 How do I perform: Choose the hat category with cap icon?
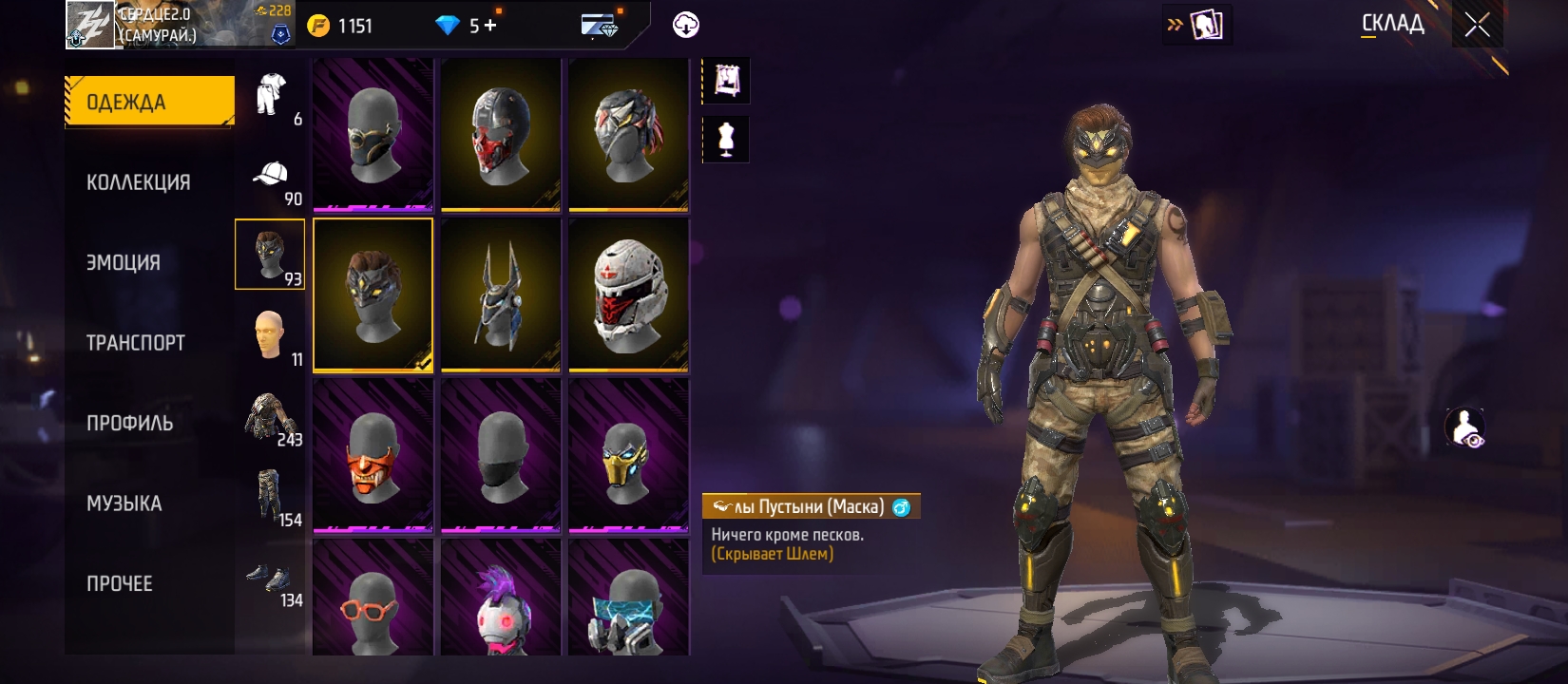[x=271, y=177]
